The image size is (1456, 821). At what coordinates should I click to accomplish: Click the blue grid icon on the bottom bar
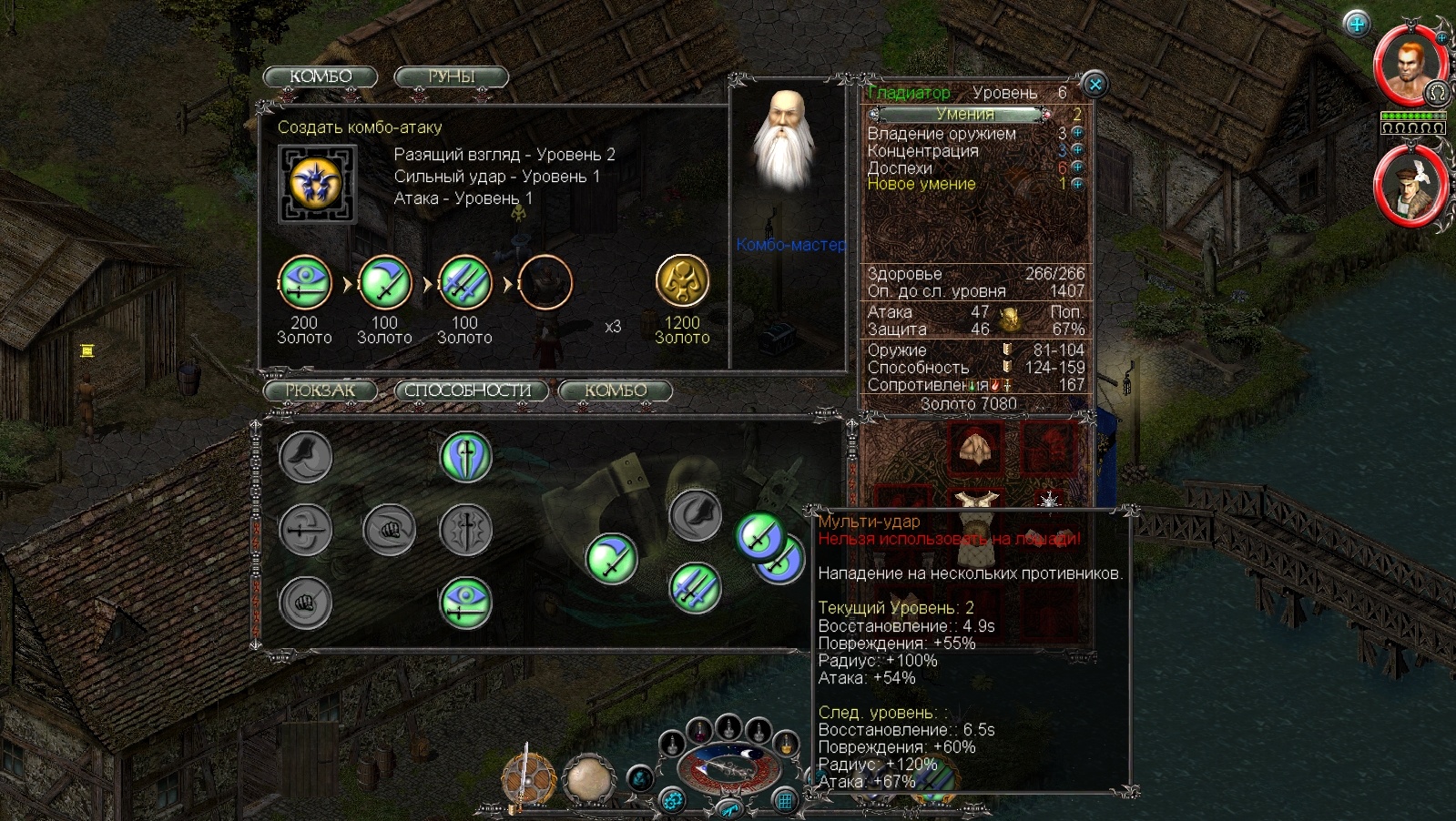click(785, 801)
